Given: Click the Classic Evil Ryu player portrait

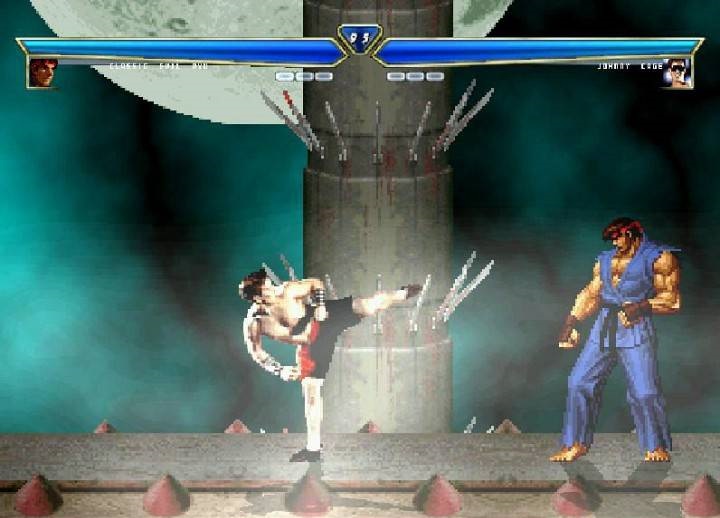Looking at the screenshot, I should click(42, 73).
